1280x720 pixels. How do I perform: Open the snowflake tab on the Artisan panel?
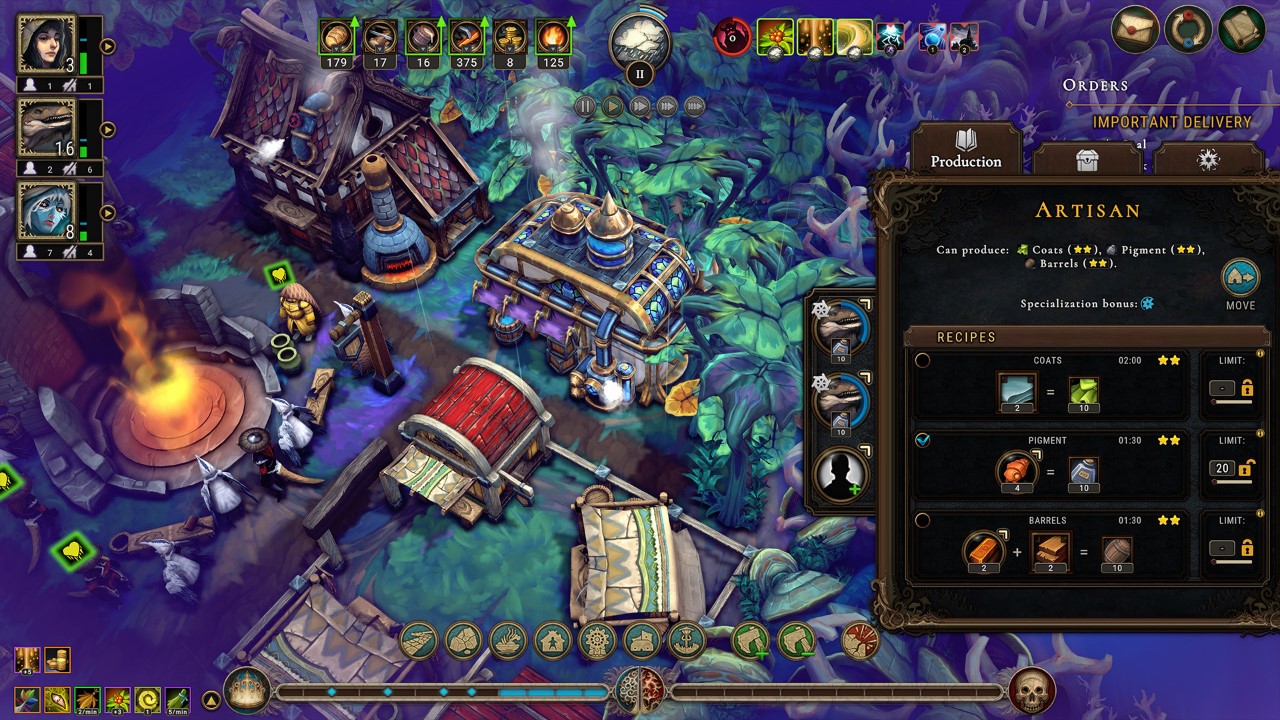coord(1207,160)
